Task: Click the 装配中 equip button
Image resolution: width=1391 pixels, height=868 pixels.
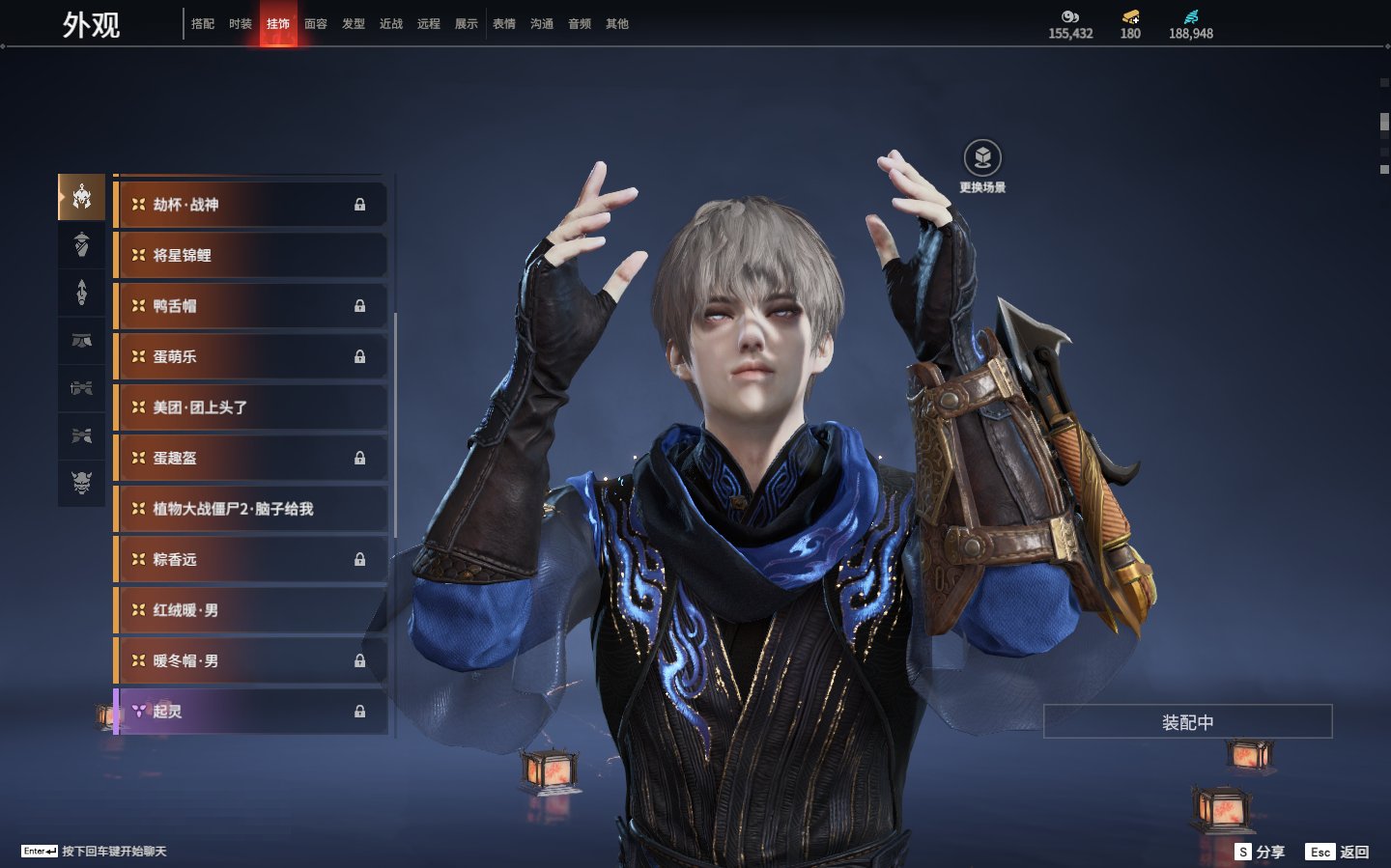Action: pyautogui.click(x=1187, y=722)
